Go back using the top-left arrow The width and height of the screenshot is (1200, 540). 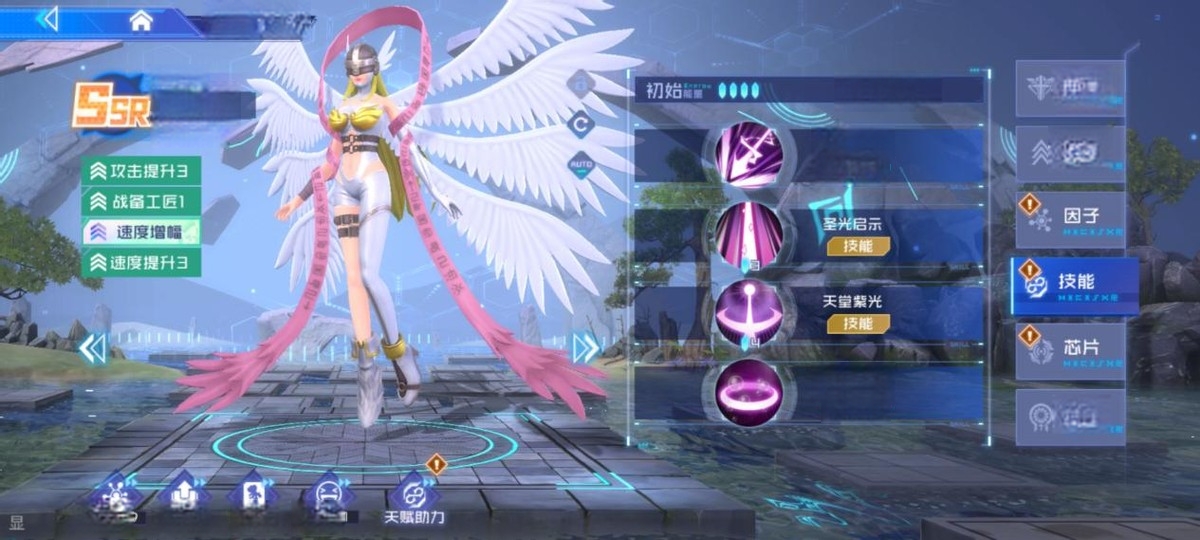point(47,19)
